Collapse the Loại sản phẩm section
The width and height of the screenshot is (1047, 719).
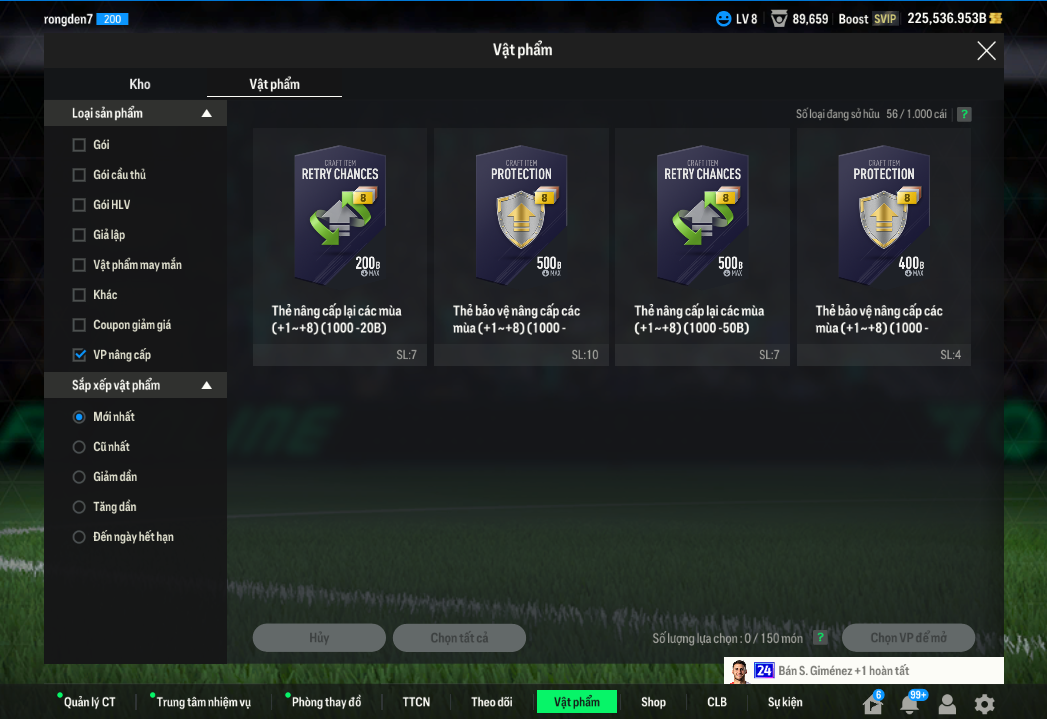[207, 114]
